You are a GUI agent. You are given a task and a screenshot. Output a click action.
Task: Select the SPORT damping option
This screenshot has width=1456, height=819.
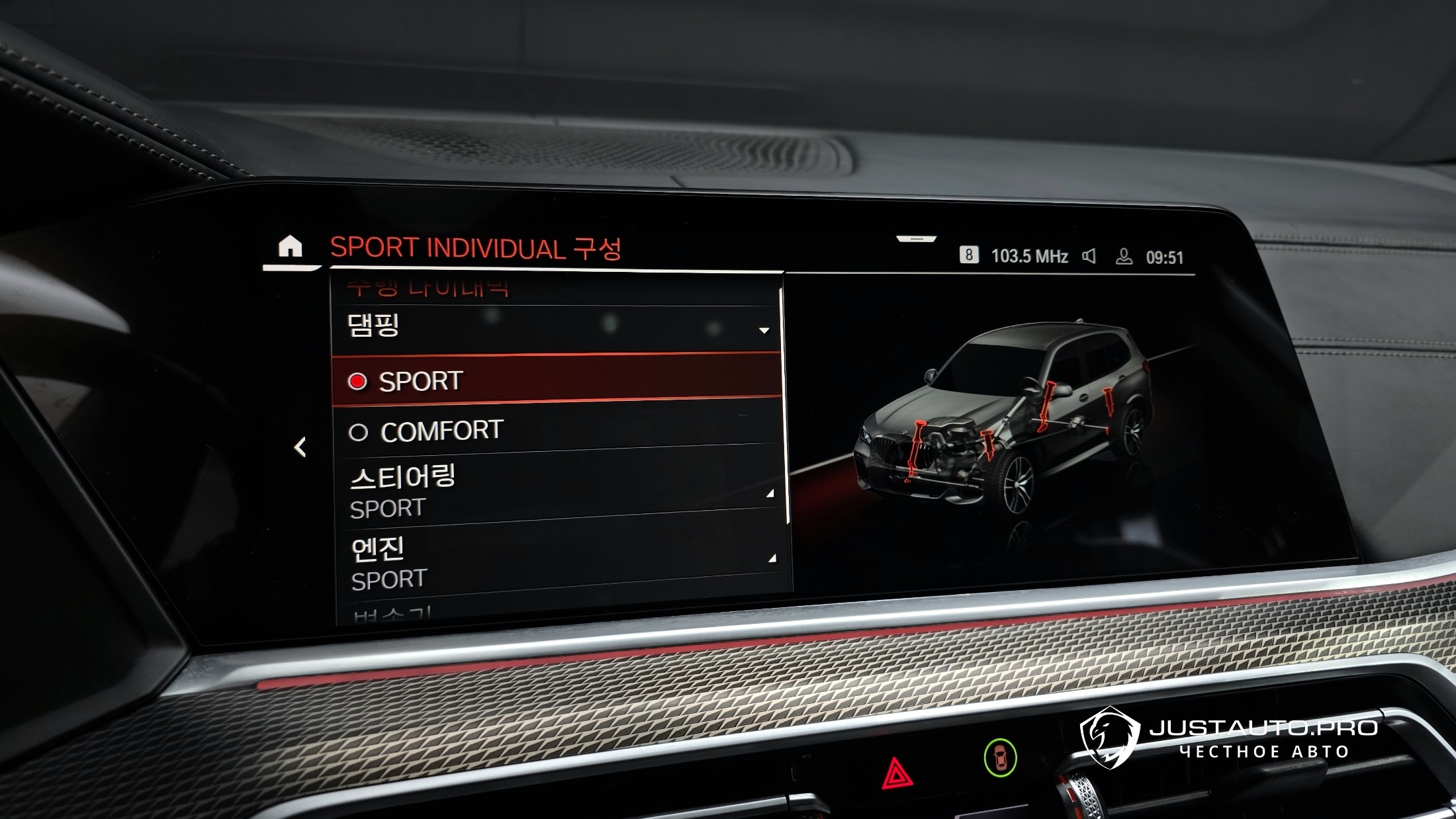[x=556, y=380]
